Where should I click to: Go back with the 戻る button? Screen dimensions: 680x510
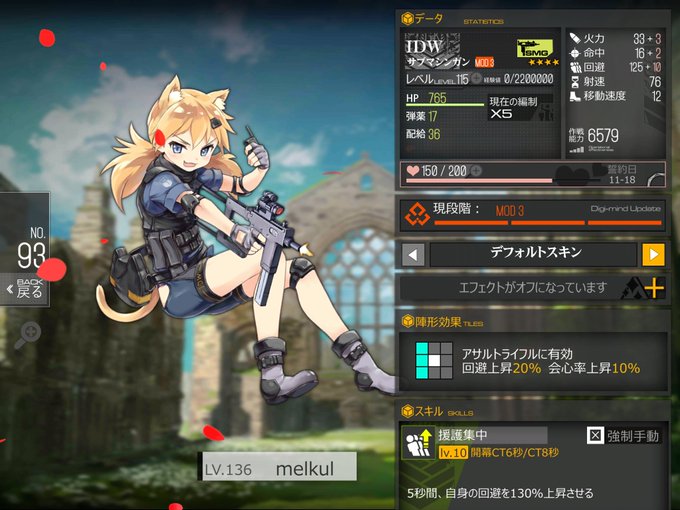click(25, 288)
